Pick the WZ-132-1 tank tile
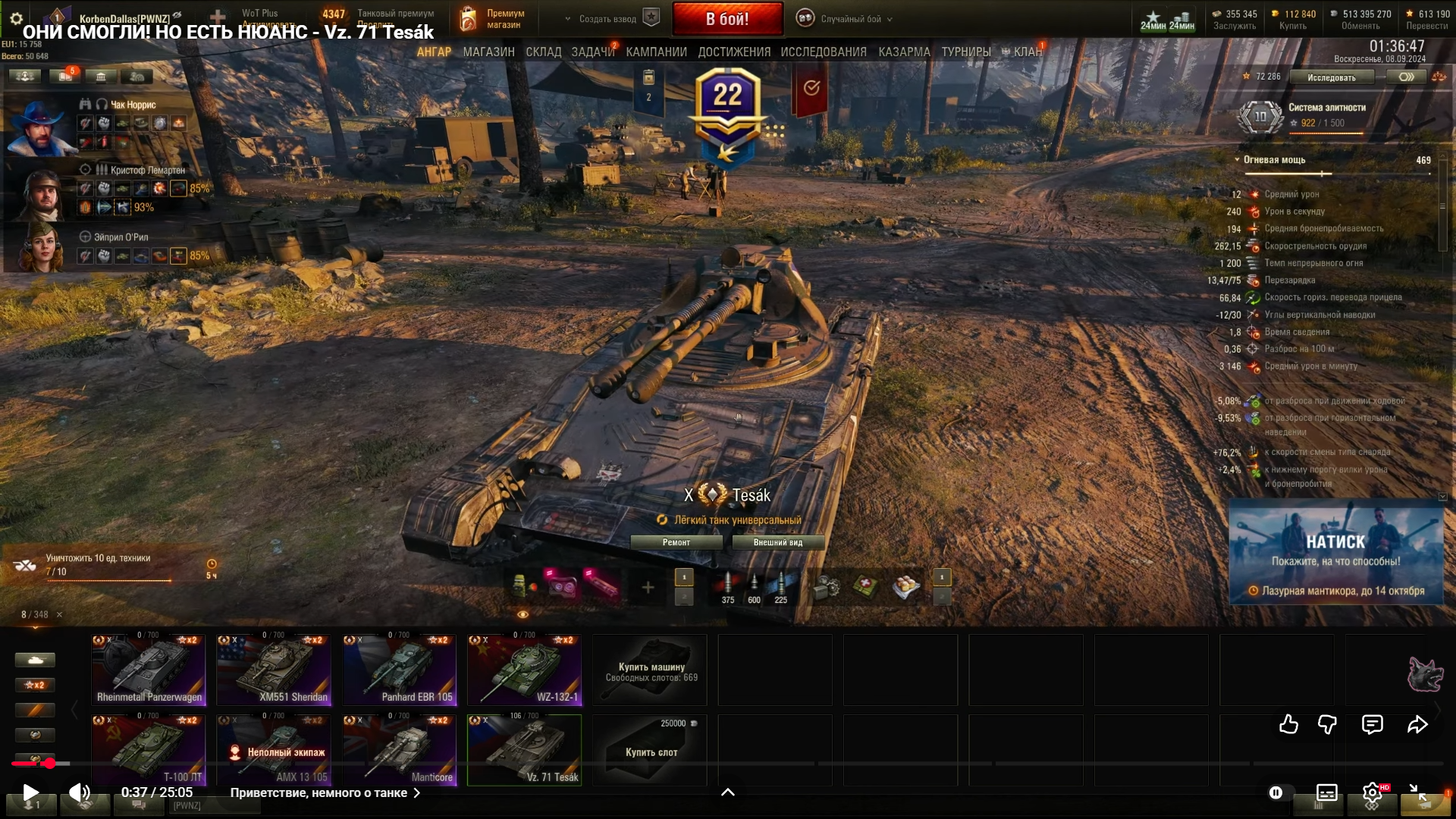This screenshot has width=1456, height=819. [x=525, y=670]
